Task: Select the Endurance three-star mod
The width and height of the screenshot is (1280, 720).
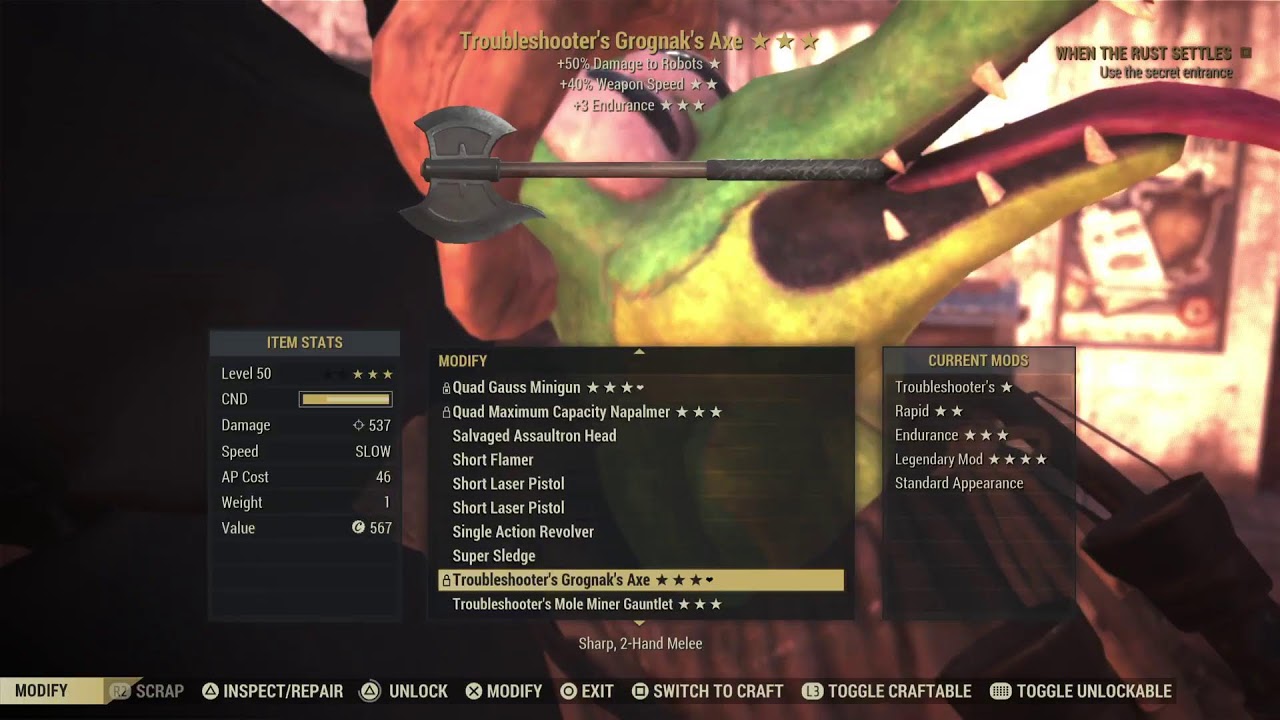Action: click(x=951, y=435)
